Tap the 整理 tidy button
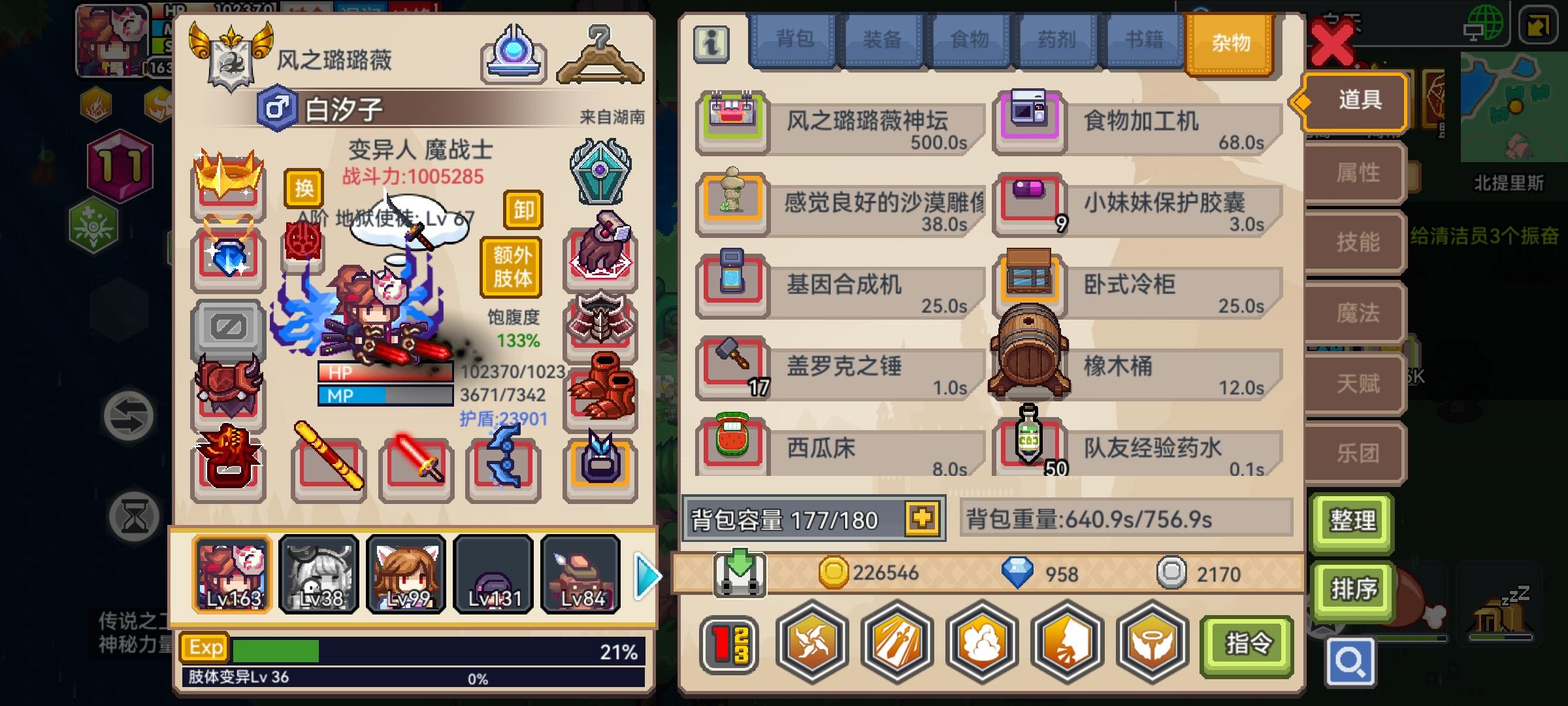This screenshot has width=1568, height=706. [x=1352, y=522]
